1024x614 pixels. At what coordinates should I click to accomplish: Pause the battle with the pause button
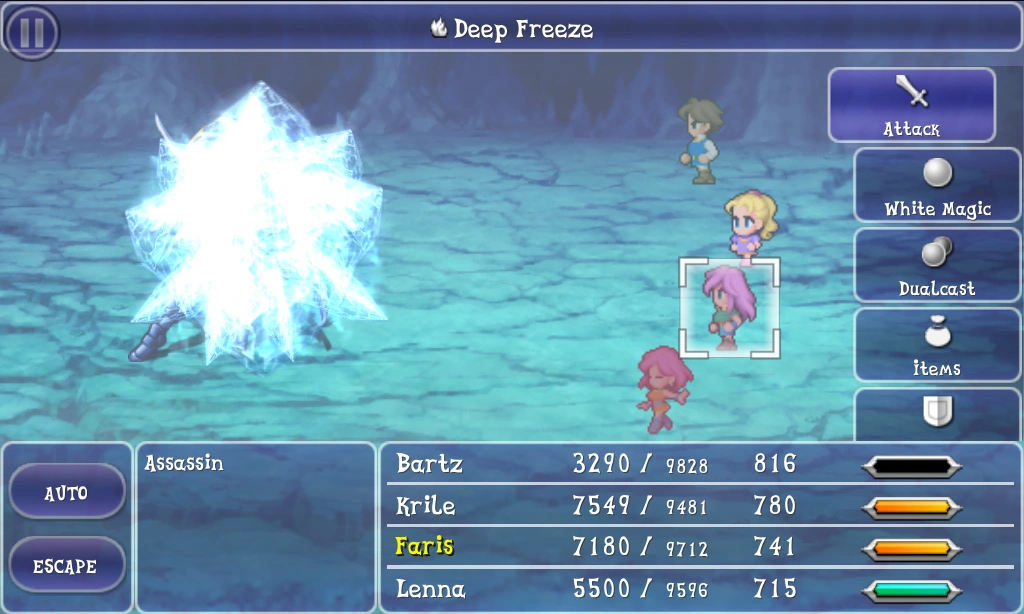click(x=32, y=31)
